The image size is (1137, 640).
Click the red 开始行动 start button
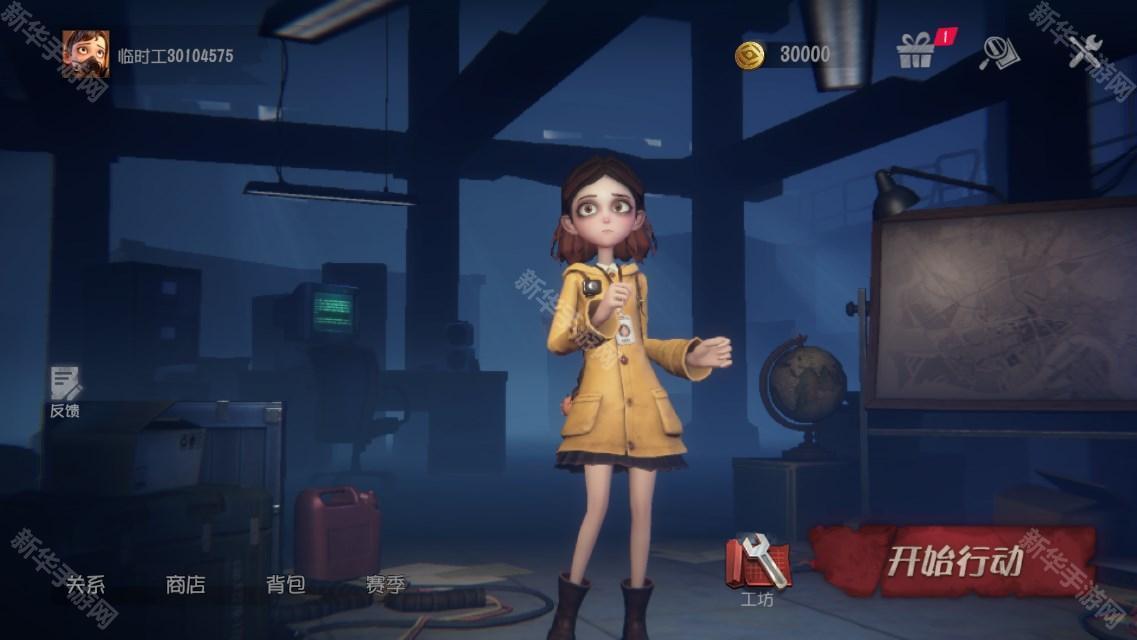(x=955, y=561)
